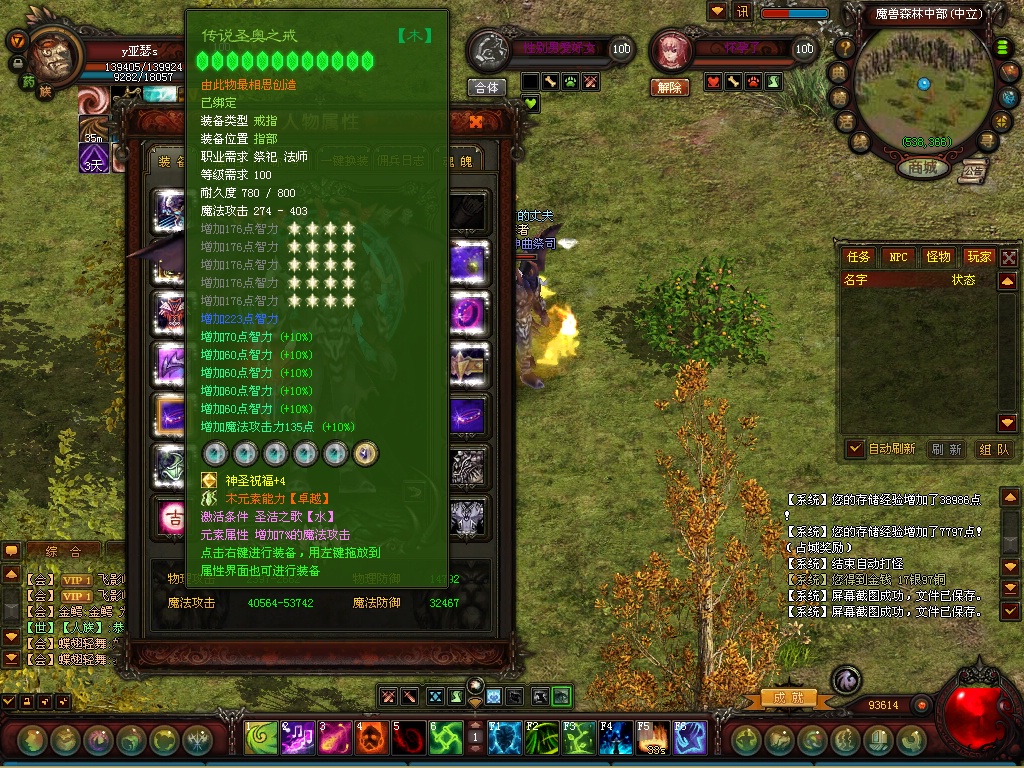Activate the green swirl skill in slot 1
The image size is (1024, 768).
261,739
